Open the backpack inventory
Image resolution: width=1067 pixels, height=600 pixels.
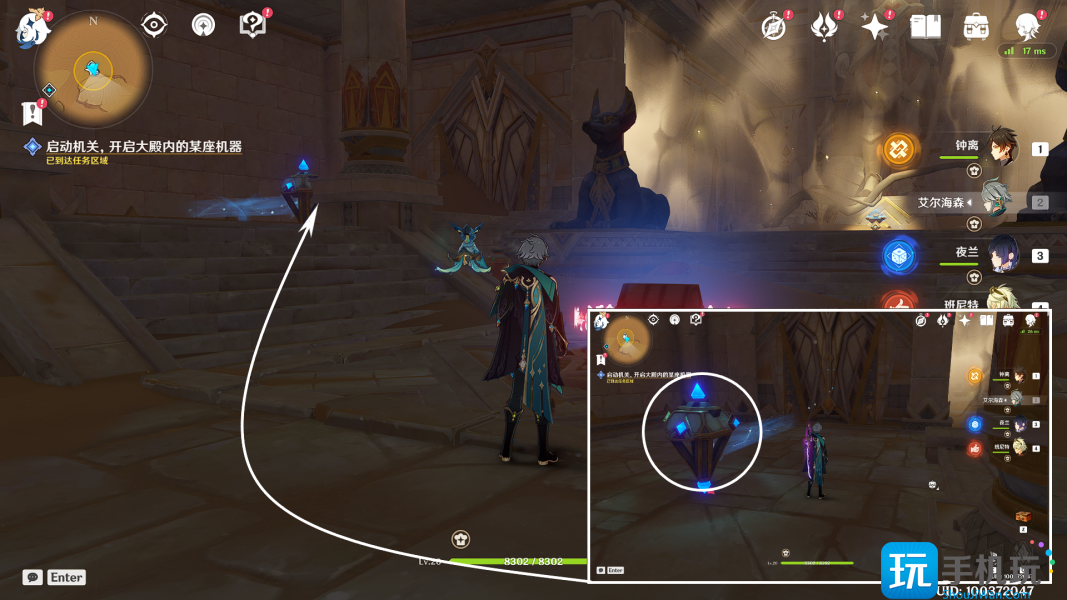(976, 27)
